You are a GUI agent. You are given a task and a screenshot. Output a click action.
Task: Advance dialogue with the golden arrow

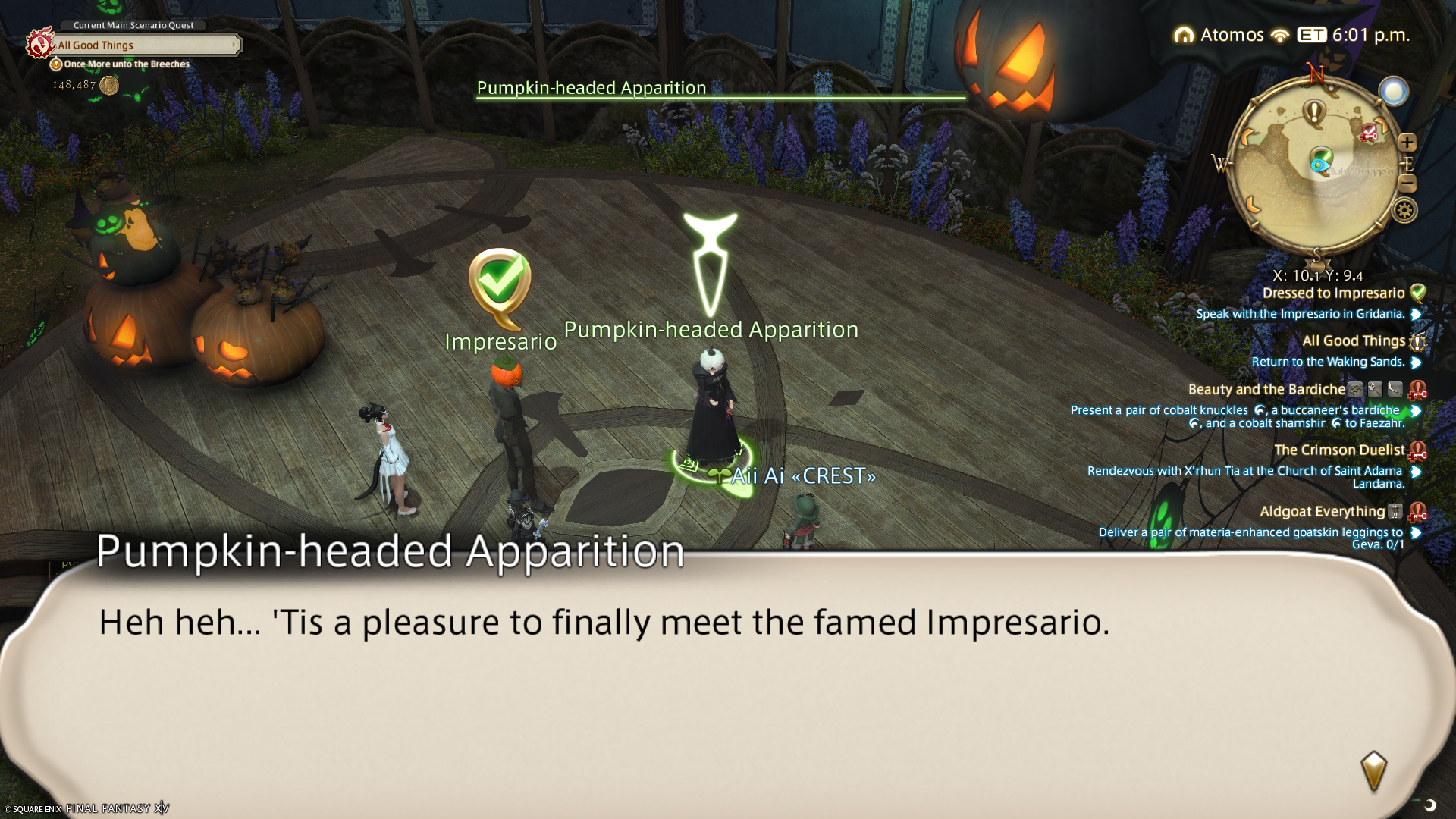[x=1373, y=771]
